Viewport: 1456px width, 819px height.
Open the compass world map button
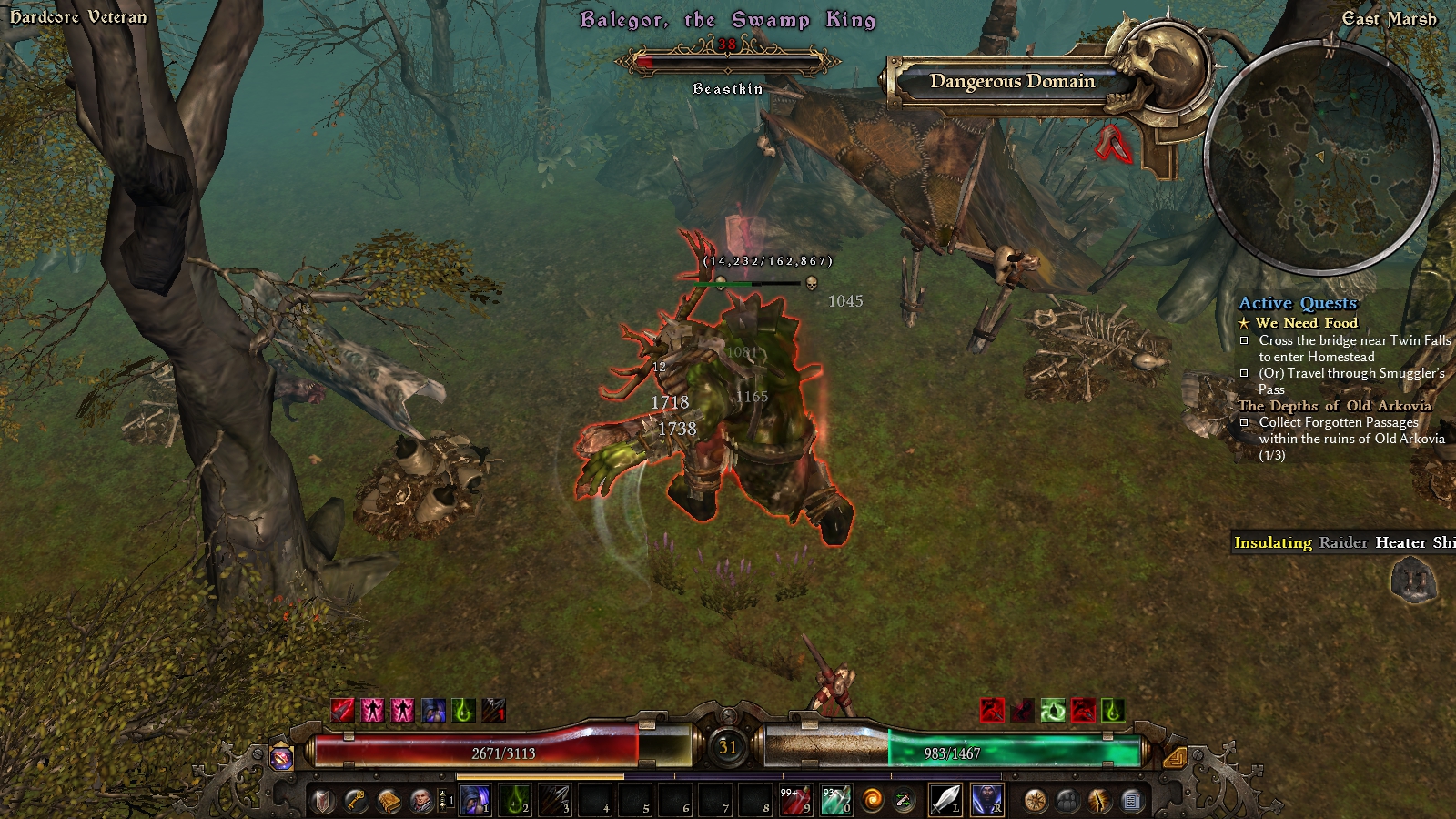click(1036, 801)
